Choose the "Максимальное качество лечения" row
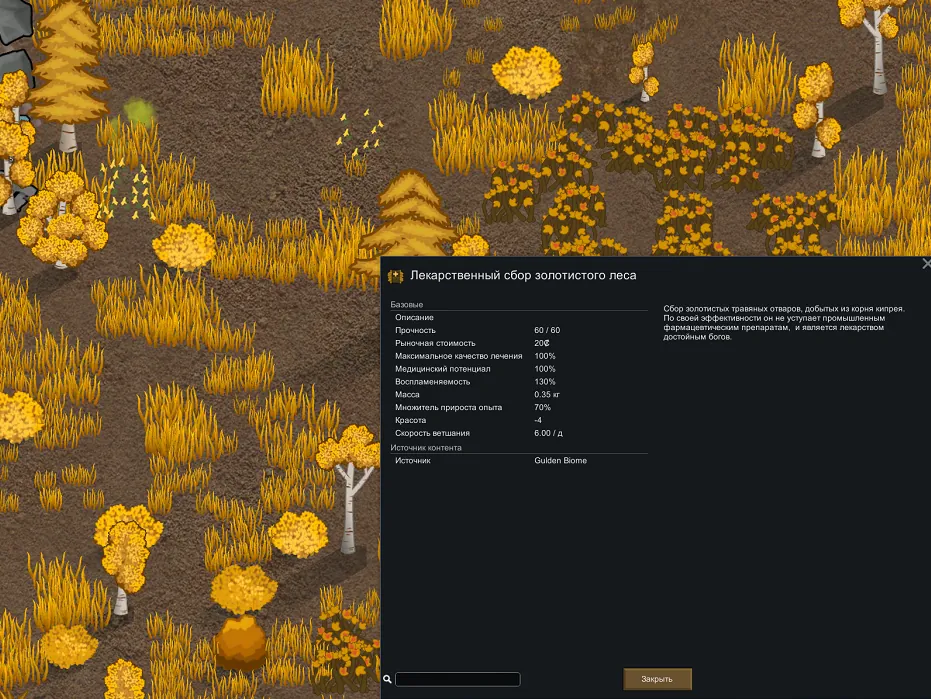Image resolution: width=931 pixels, height=699 pixels. pyautogui.click(x=519, y=356)
